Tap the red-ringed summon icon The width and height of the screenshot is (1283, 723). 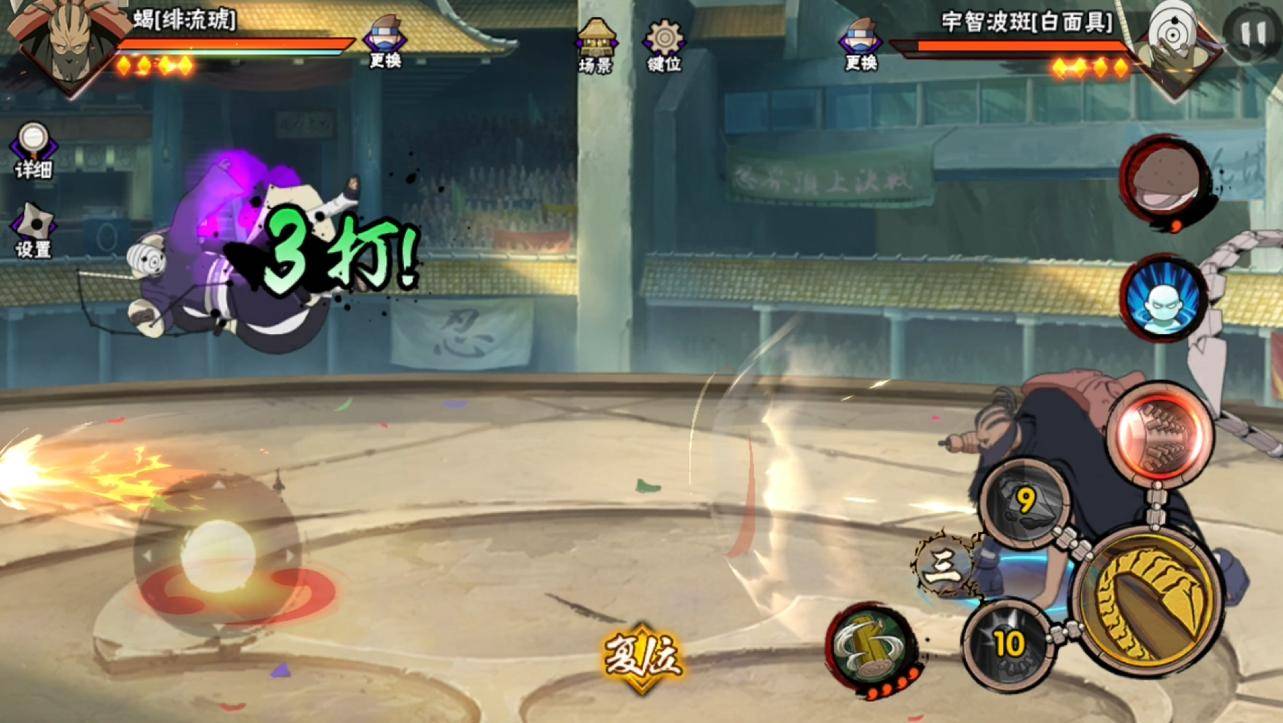[1163, 179]
